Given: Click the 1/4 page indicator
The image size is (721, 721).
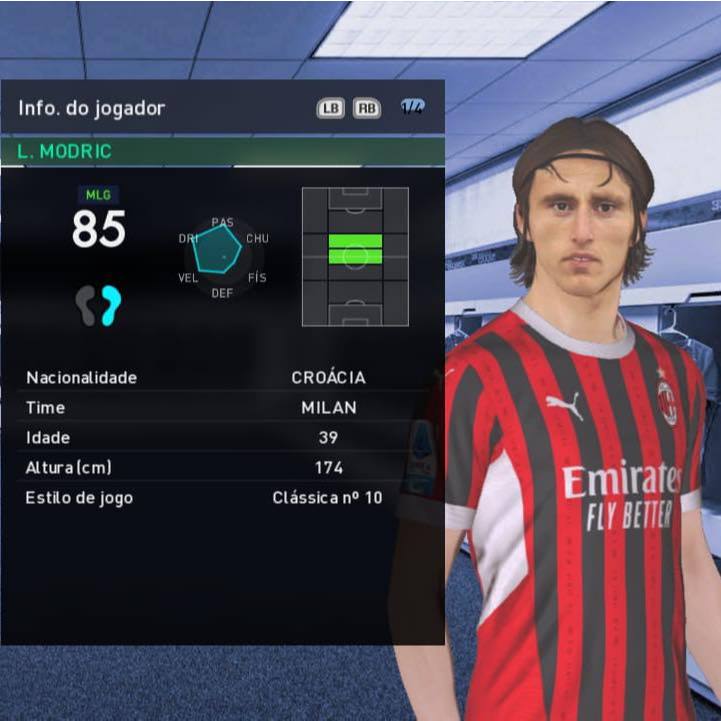Looking at the screenshot, I should tap(412, 108).
